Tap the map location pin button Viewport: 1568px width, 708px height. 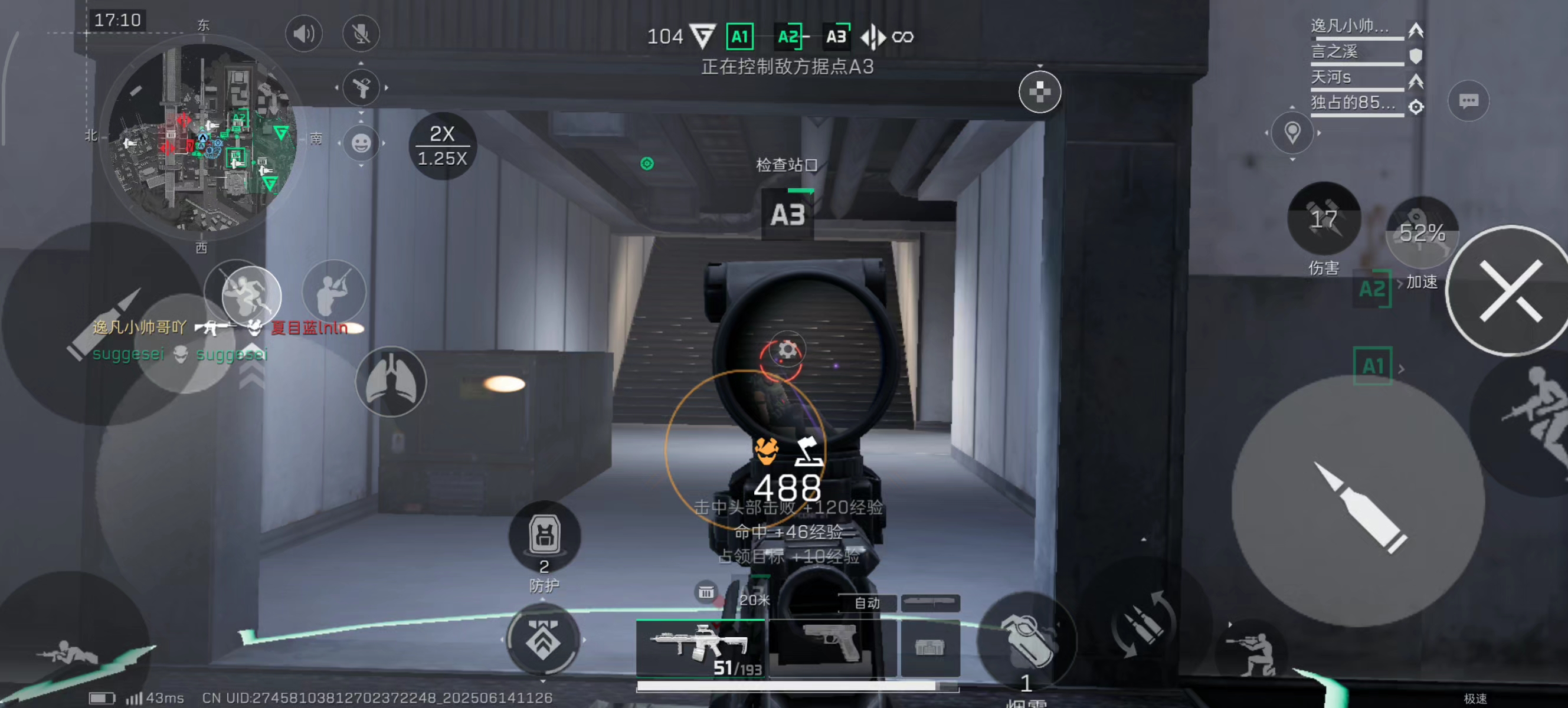[1292, 133]
